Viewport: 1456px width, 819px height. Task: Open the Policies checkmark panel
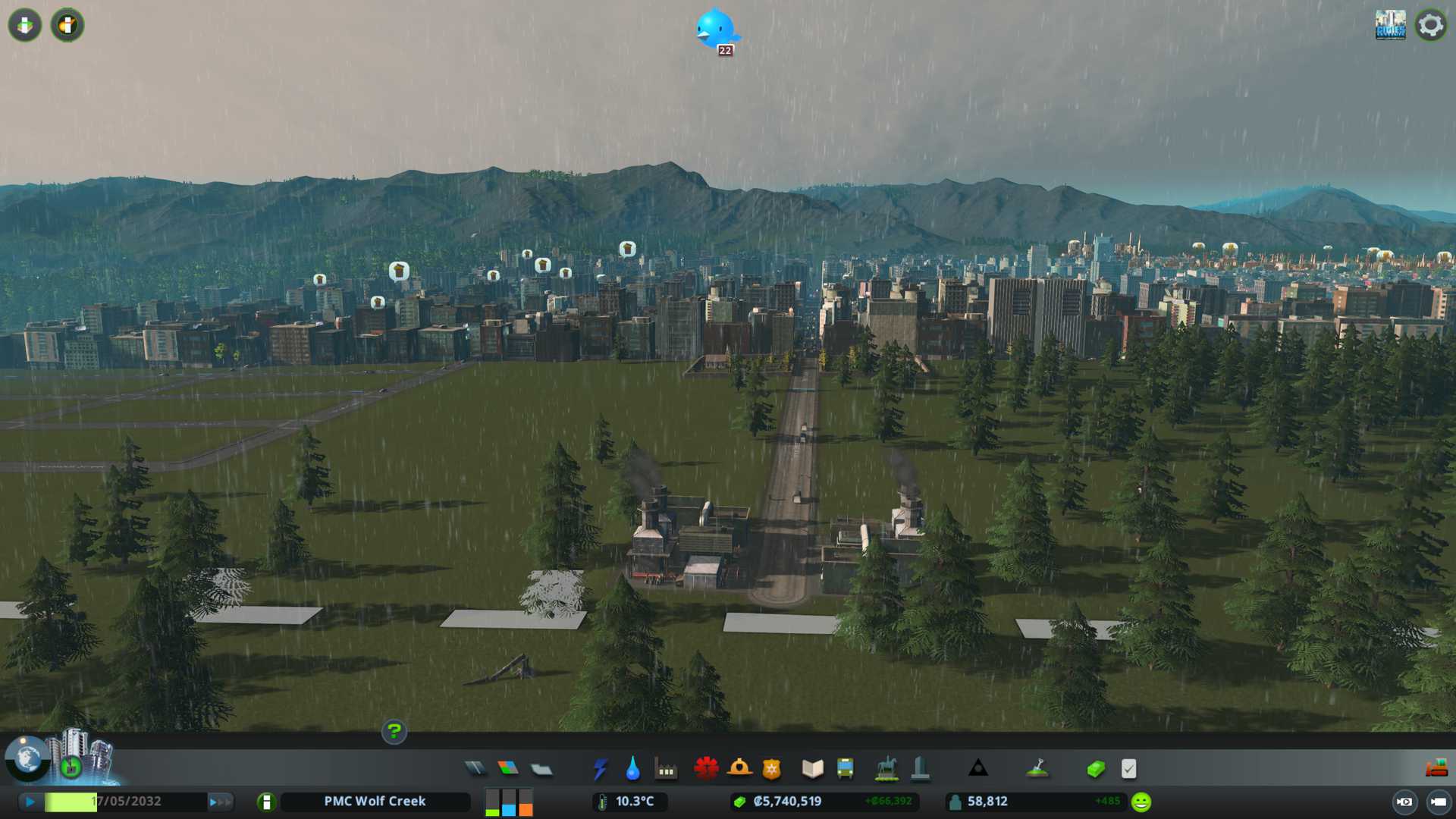point(1128,769)
